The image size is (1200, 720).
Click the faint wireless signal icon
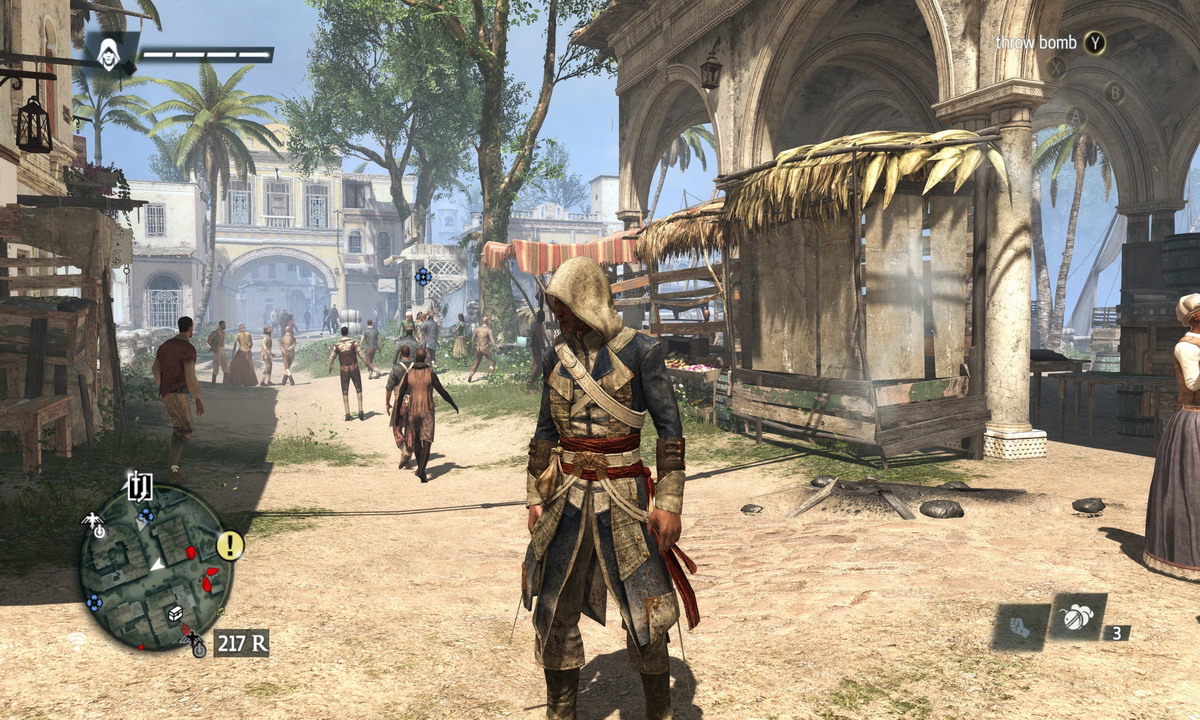[76, 640]
